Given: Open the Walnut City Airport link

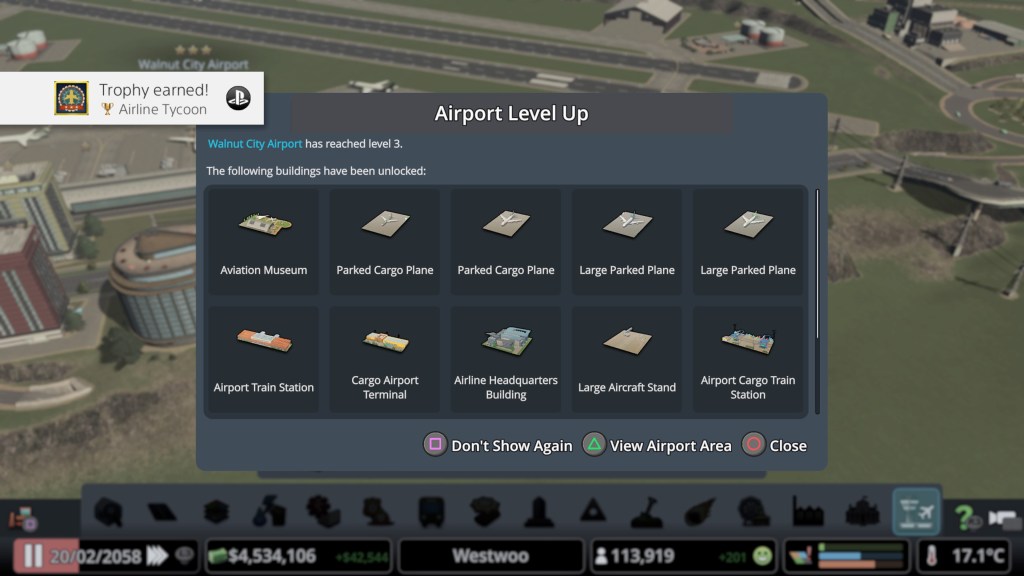Looking at the screenshot, I should coord(255,144).
